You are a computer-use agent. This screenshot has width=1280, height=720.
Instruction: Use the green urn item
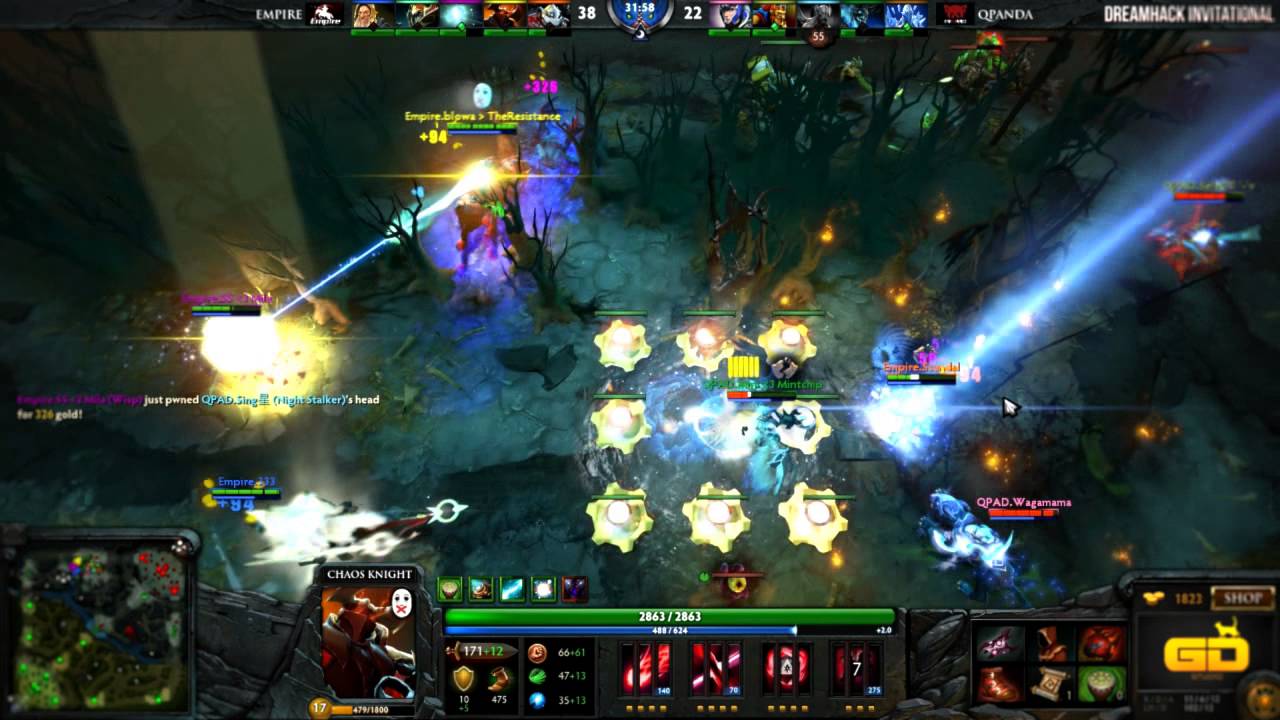[x=1101, y=684]
